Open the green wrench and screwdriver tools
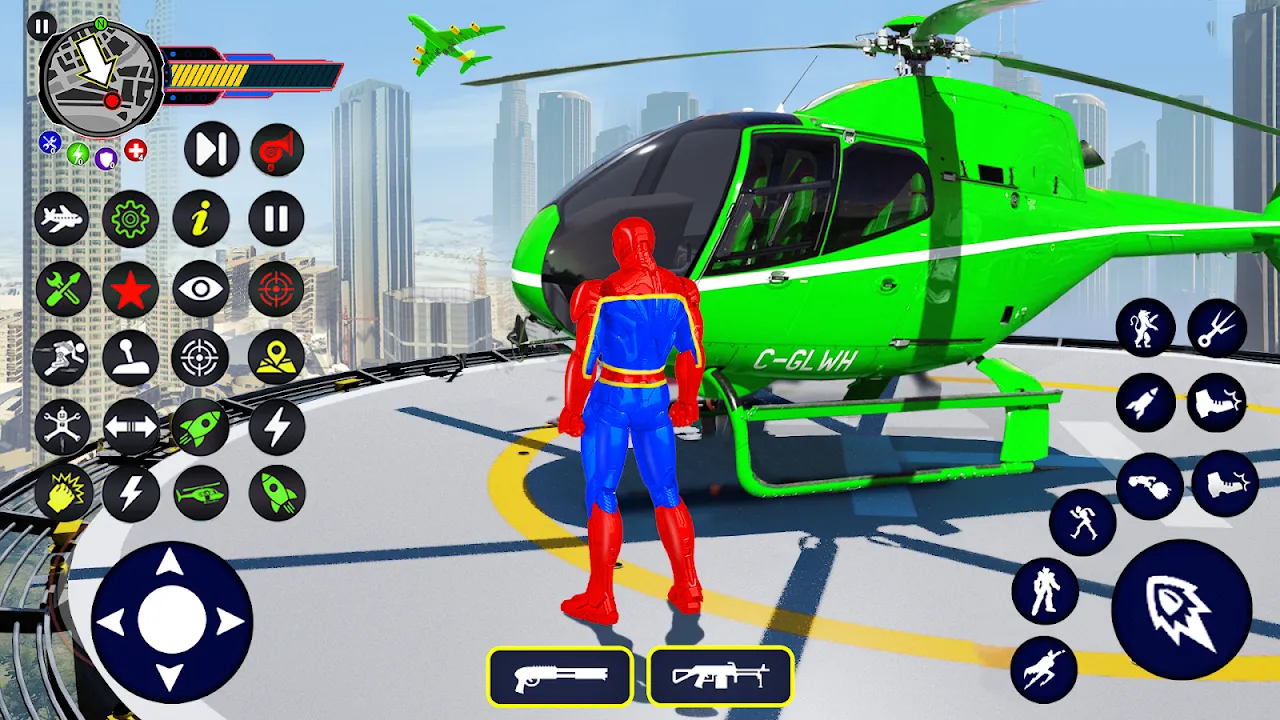This screenshot has height=720, width=1280. 63,290
